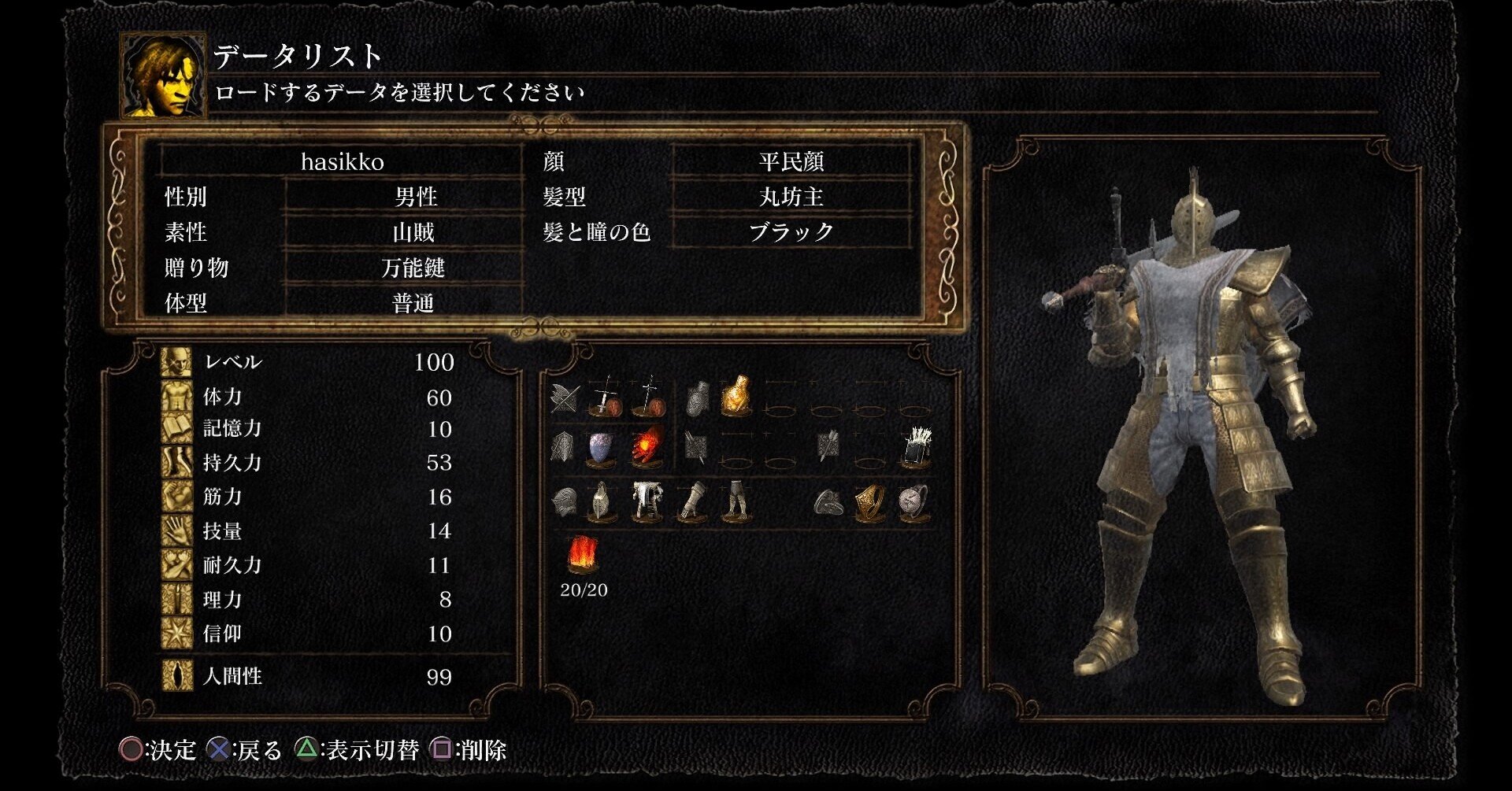Choose the white tabard chest armor
Screen dimensions: 1512x791
tap(647, 501)
